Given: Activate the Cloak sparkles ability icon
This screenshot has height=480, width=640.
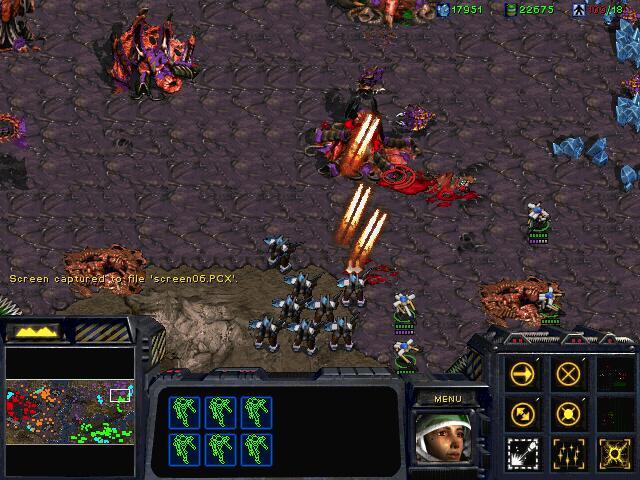Looking at the screenshot, I should coord(569,452).
